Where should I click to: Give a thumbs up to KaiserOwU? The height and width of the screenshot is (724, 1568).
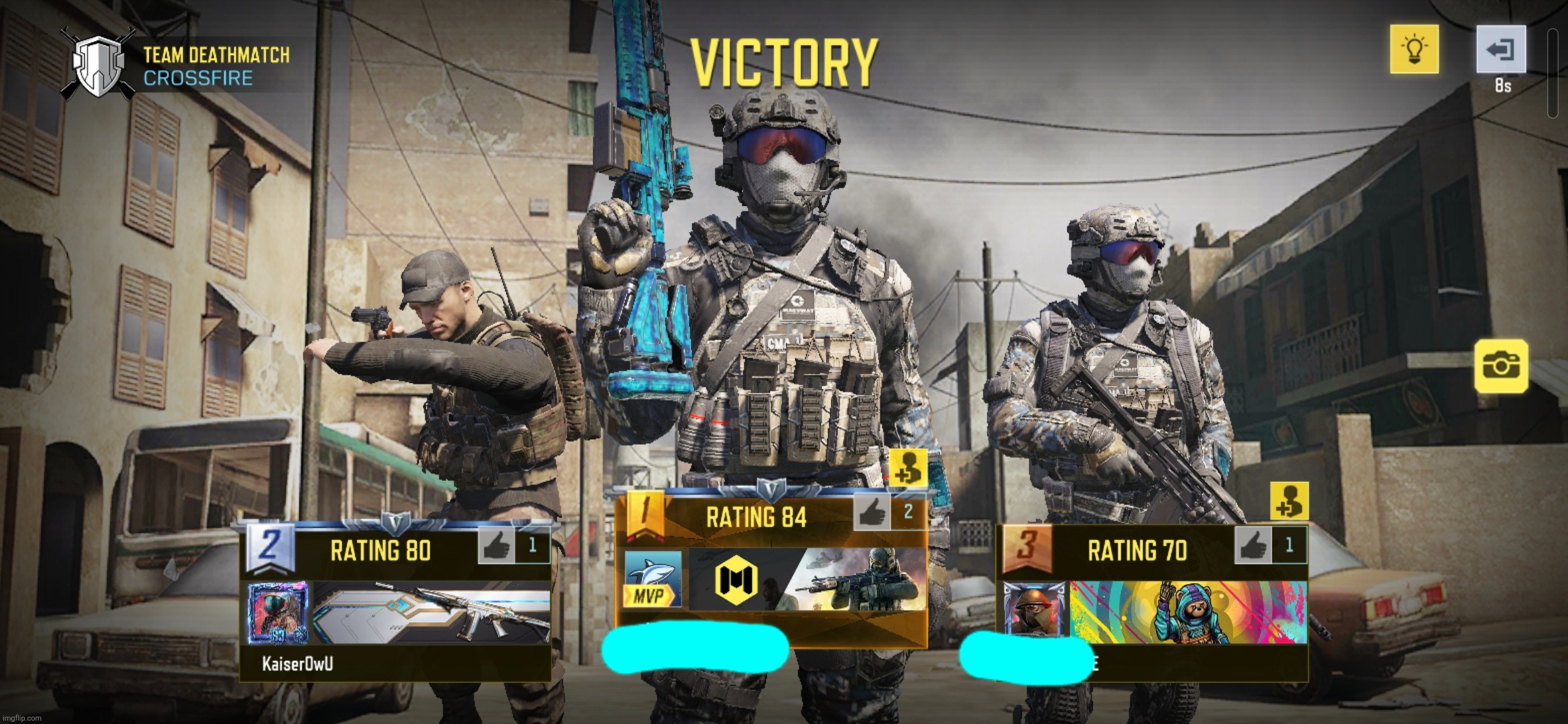(x=497, y=545)
